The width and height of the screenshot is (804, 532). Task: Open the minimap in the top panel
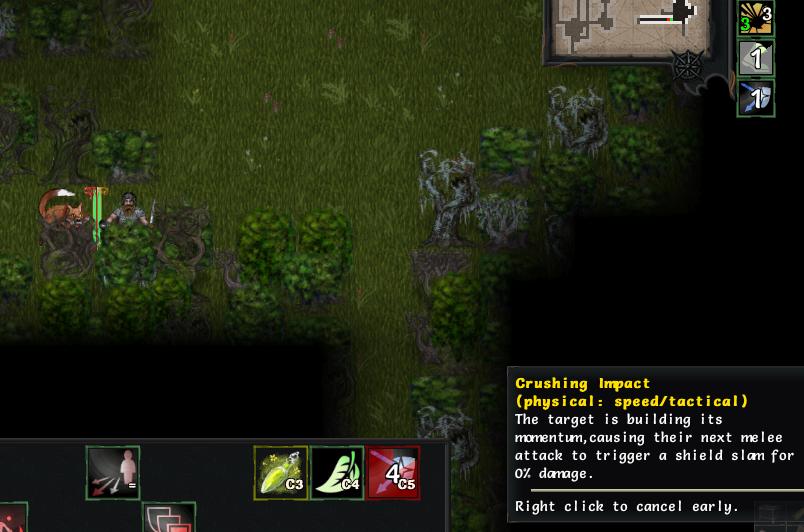tap(627, 24)
